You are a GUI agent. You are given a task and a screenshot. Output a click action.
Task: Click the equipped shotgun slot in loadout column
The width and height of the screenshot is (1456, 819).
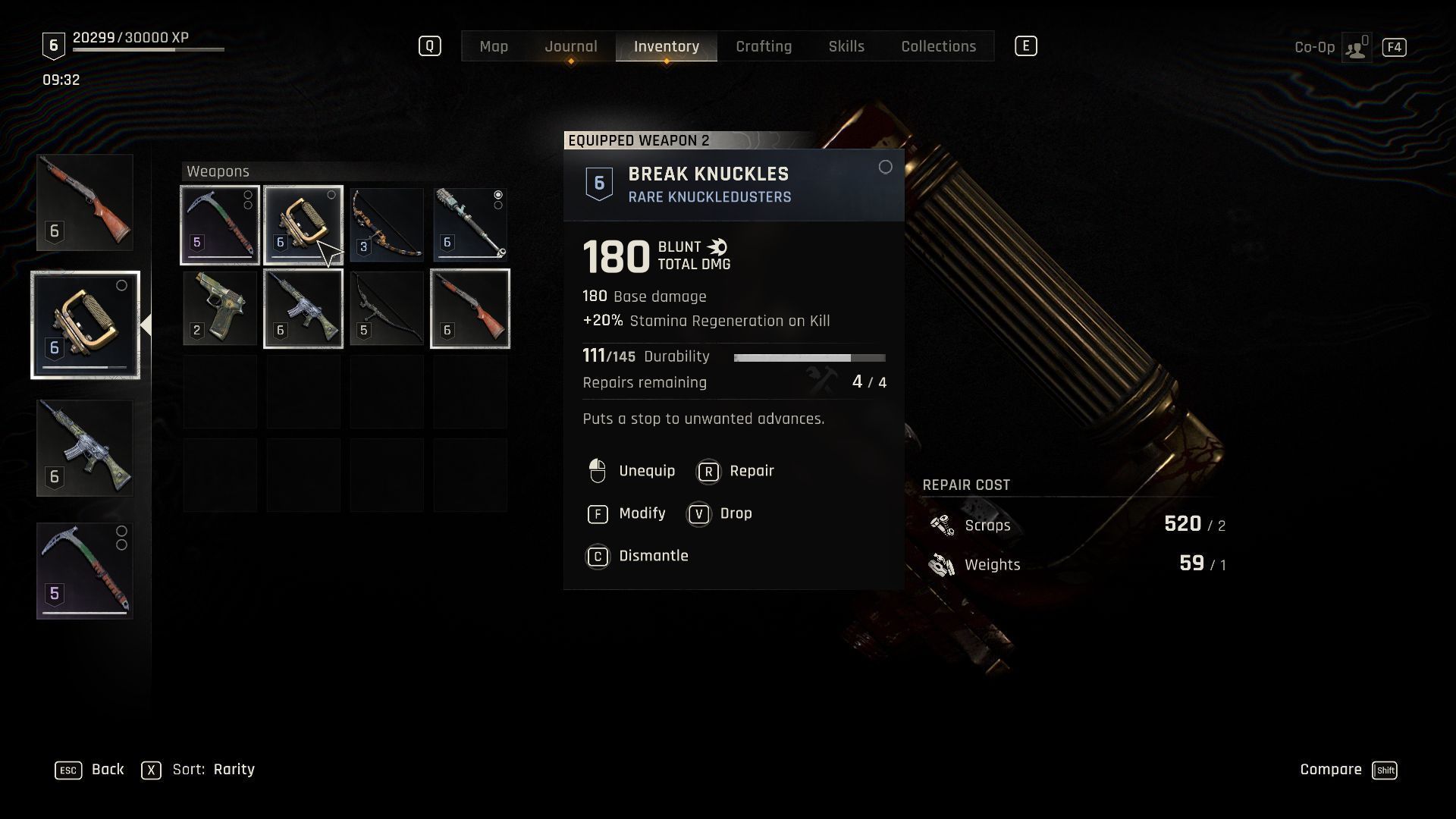[x=85, y=202]
